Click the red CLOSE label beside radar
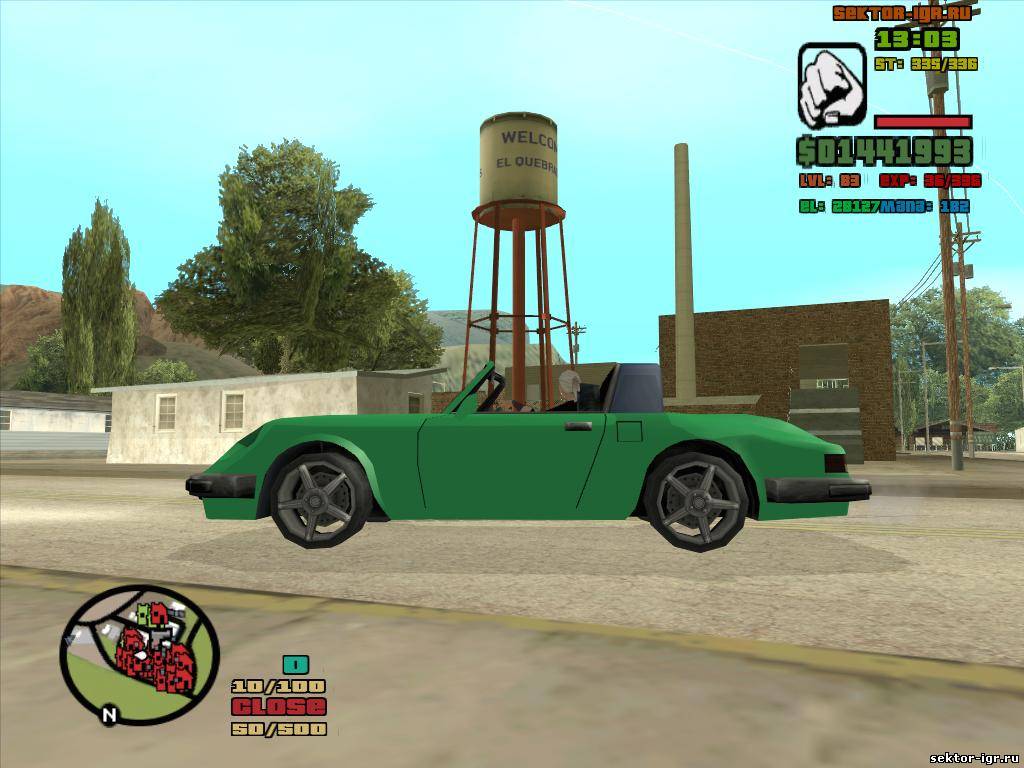1024x768 pixels. [x=279, y=706]
